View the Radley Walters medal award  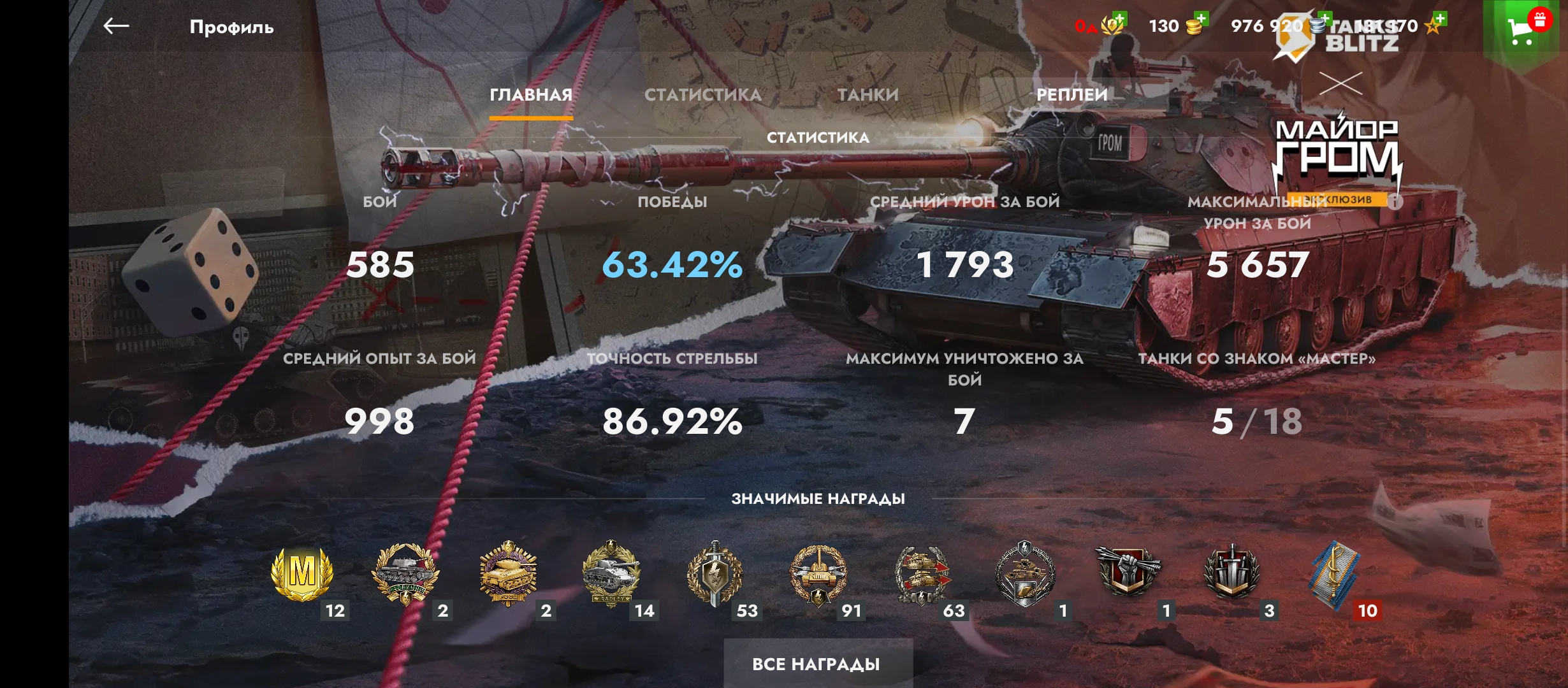pos(611,573)
